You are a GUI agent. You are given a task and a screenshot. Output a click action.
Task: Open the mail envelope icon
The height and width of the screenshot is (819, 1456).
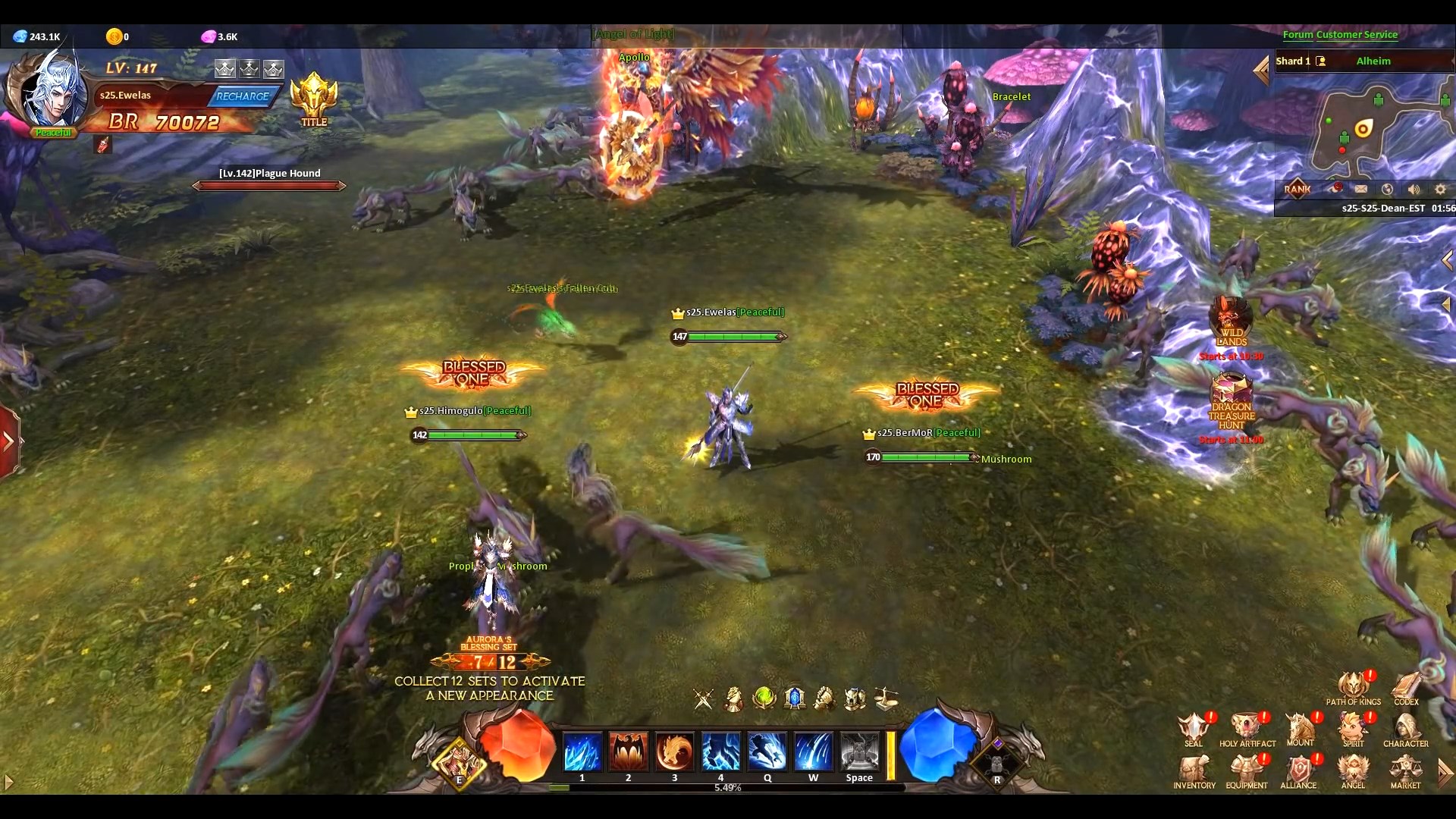click(1362, 189)
